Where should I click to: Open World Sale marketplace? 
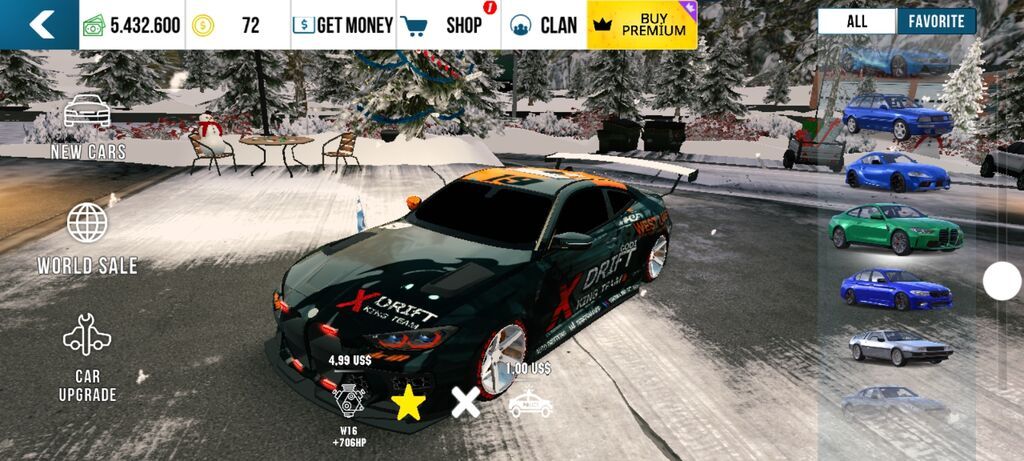tap(88, 238)
